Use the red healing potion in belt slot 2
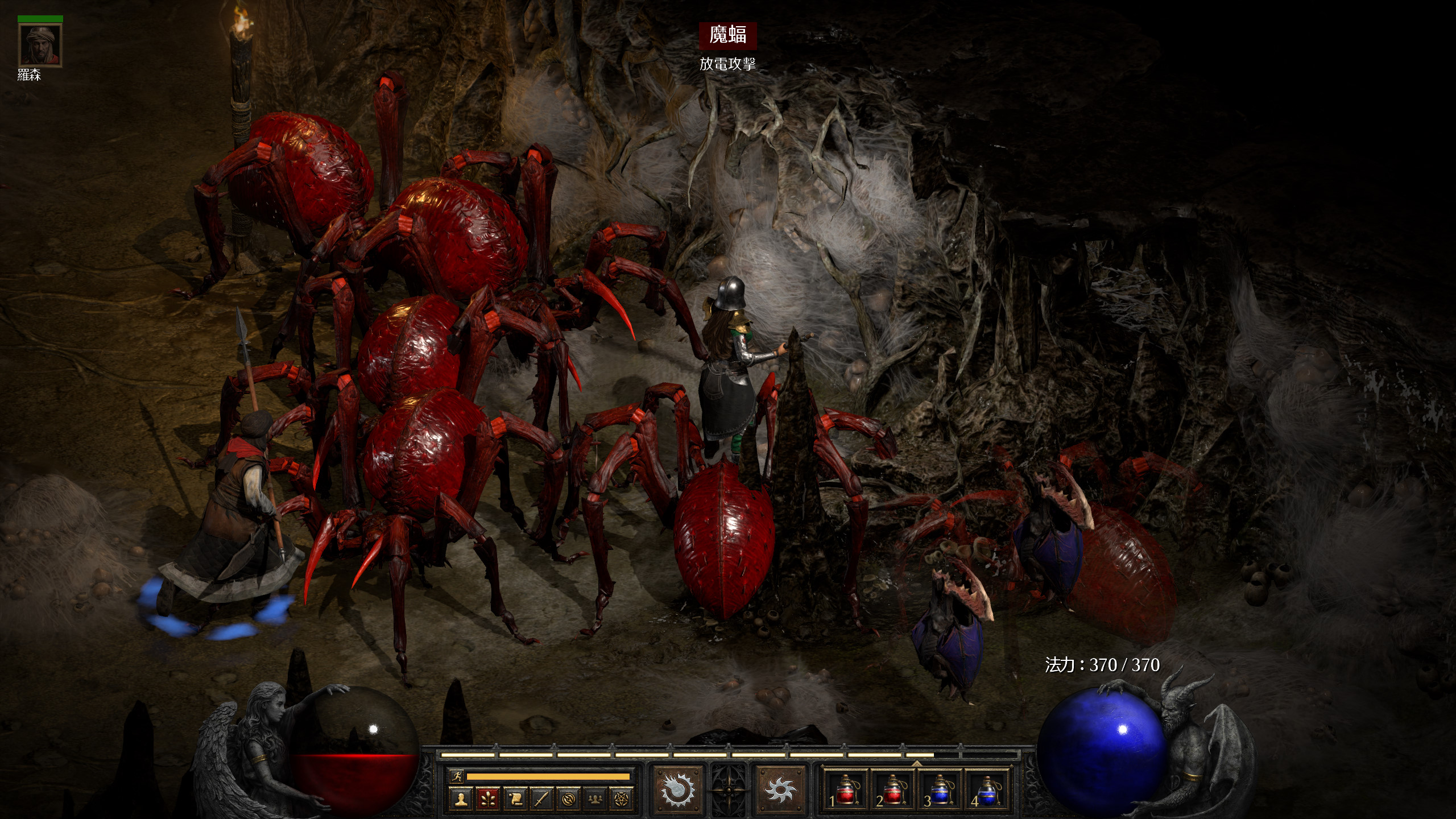 [x=892, y=791]
